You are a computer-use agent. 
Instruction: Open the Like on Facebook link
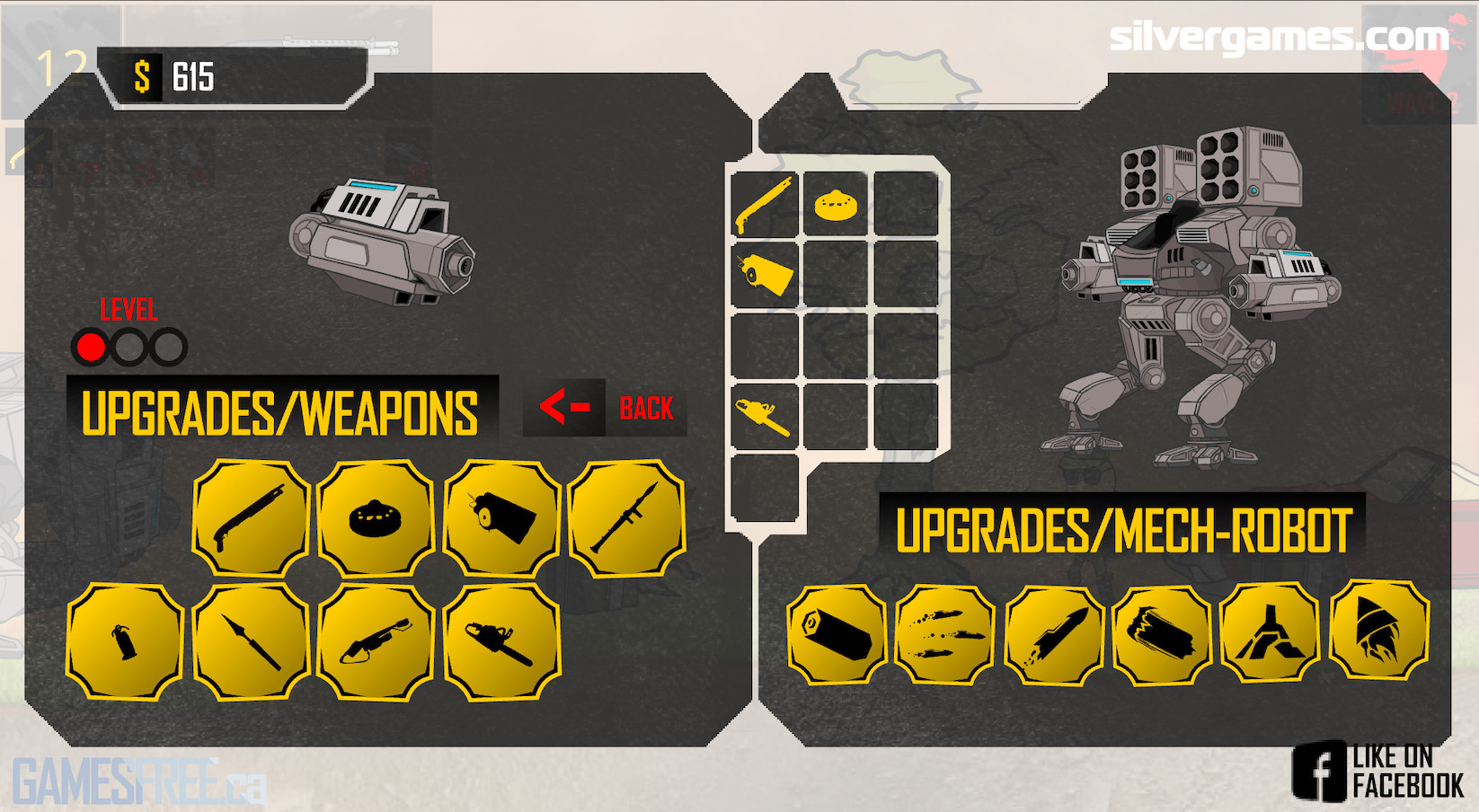[1379, 771]
